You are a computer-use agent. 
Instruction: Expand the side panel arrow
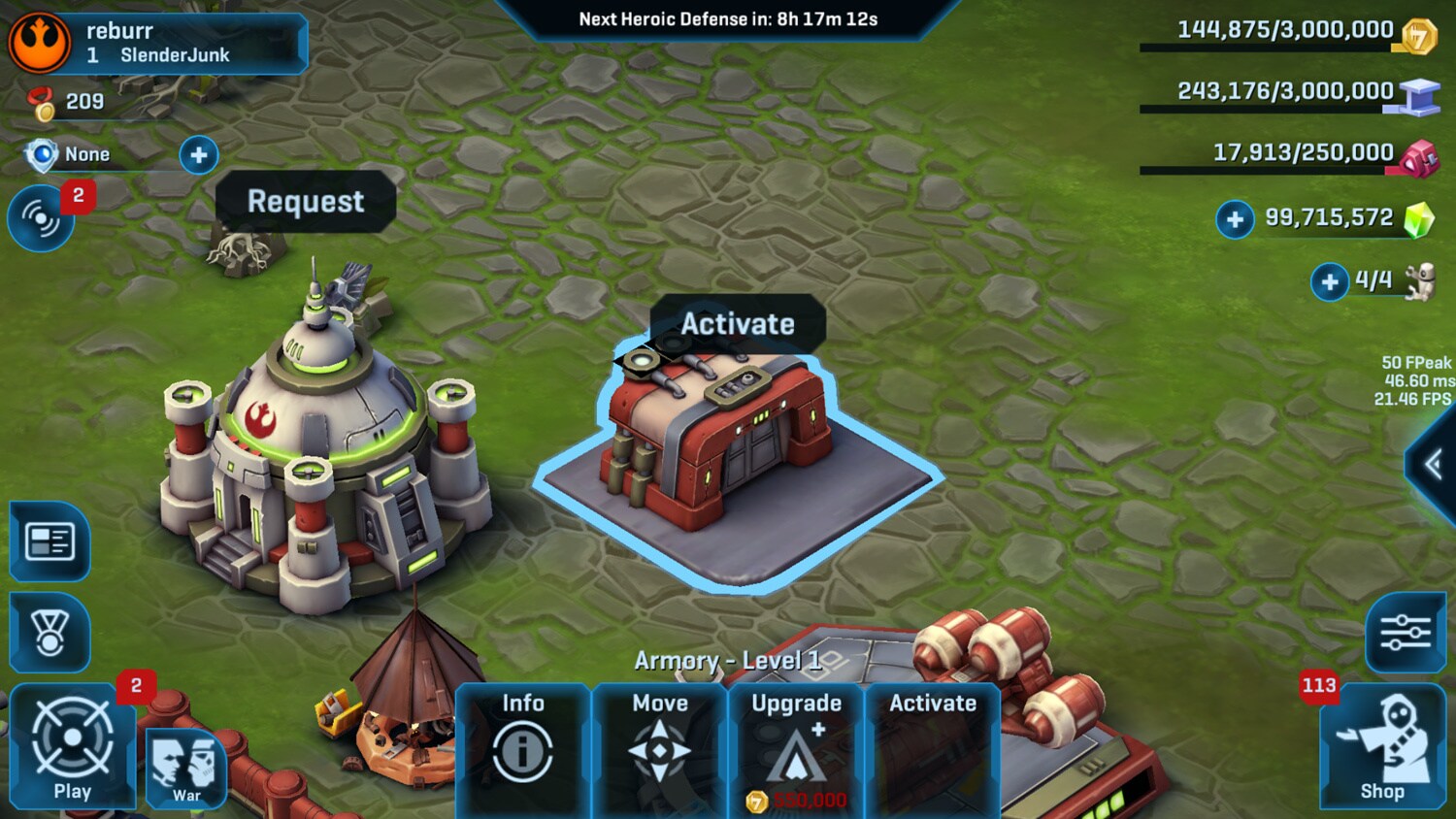pyautogui.click(x=1435, y=465)
